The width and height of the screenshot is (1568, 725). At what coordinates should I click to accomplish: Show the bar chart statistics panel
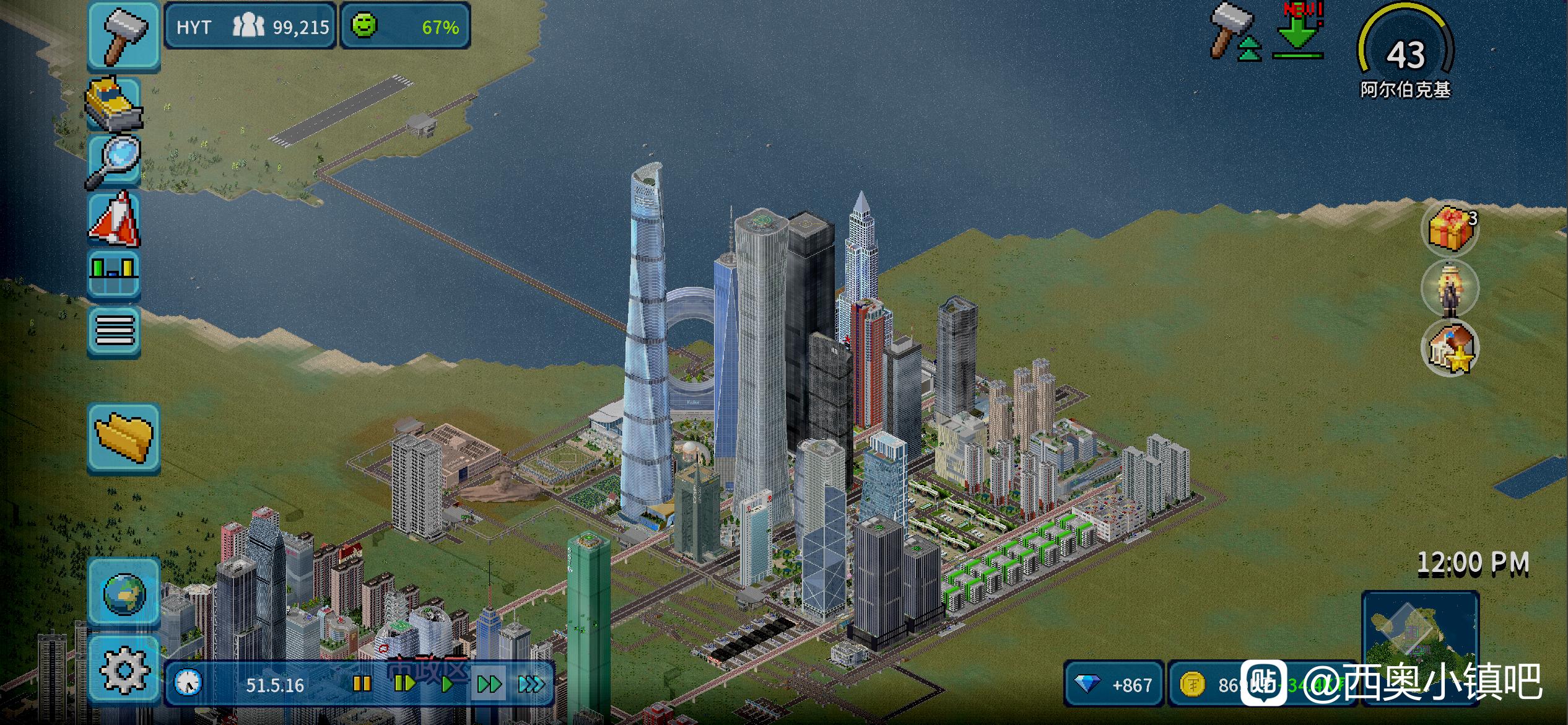point(114,273)
